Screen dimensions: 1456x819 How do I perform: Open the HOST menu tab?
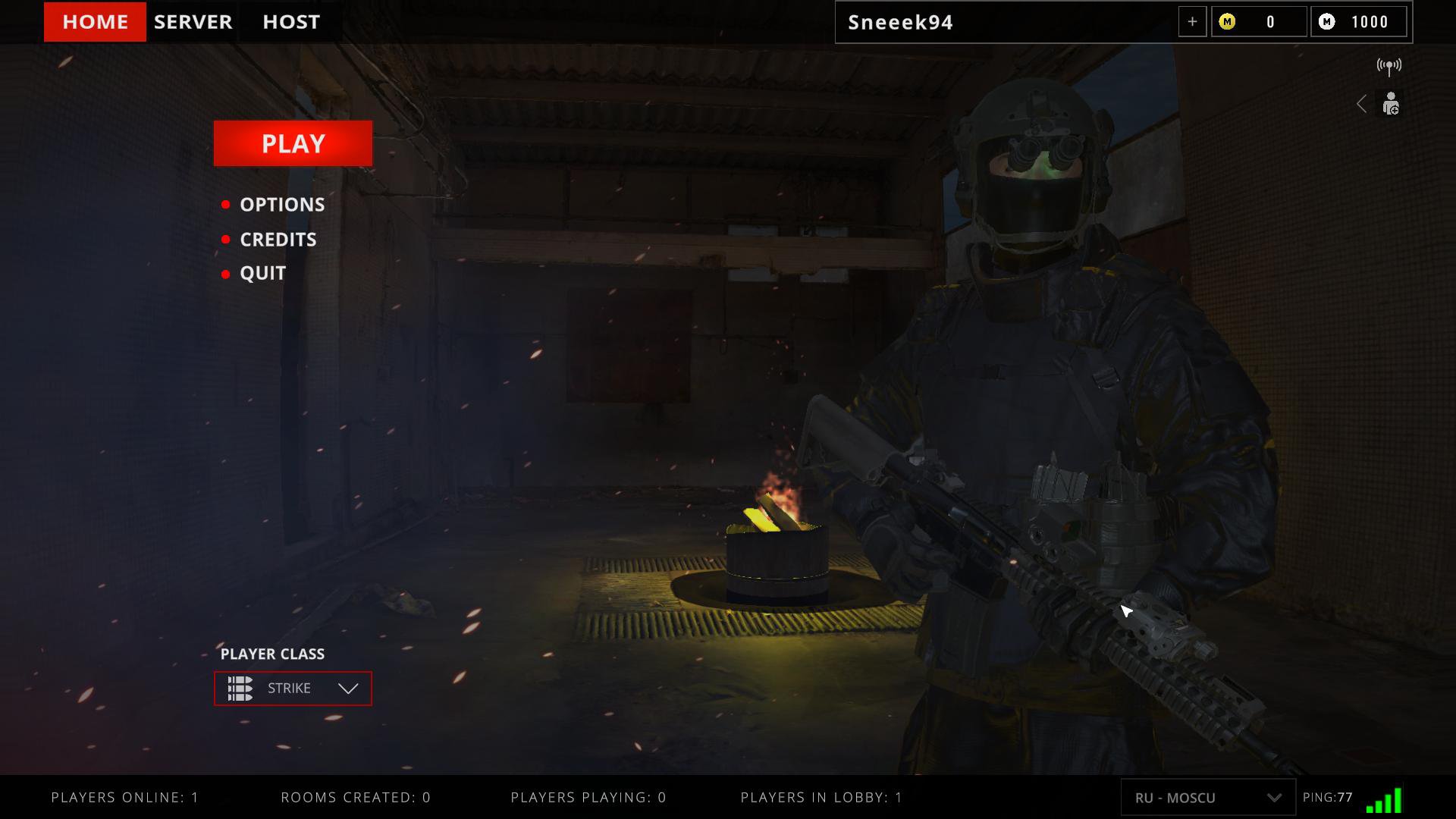[290, 22]
